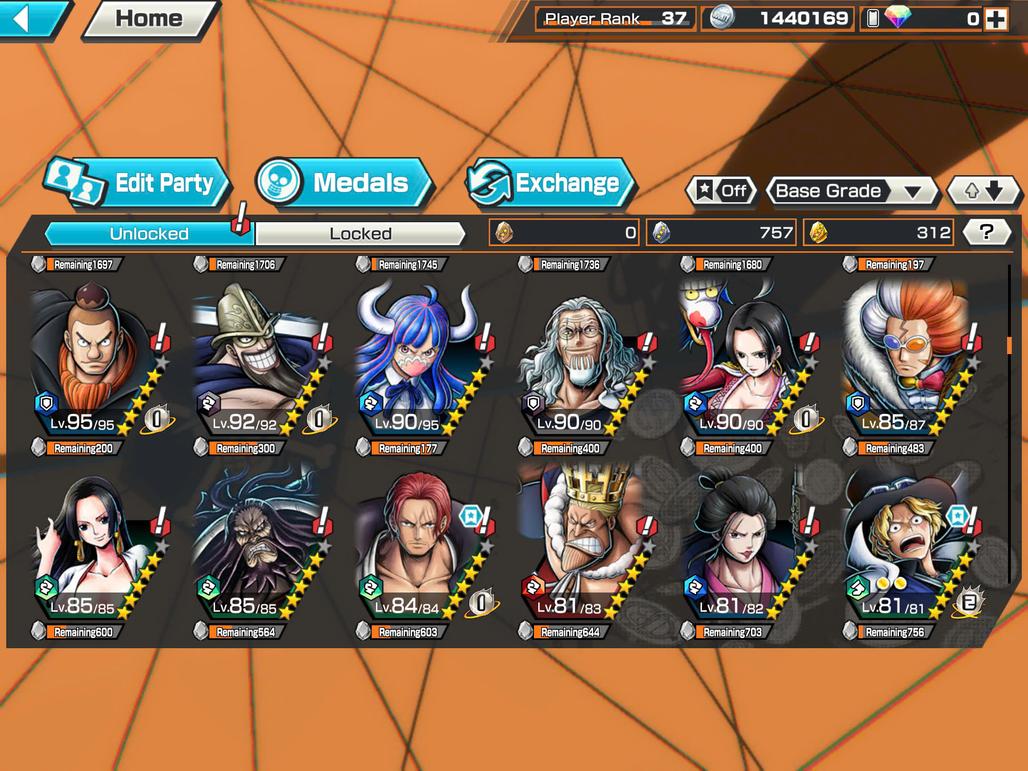Toggle the favorites star filter Off button

(721, 191)
